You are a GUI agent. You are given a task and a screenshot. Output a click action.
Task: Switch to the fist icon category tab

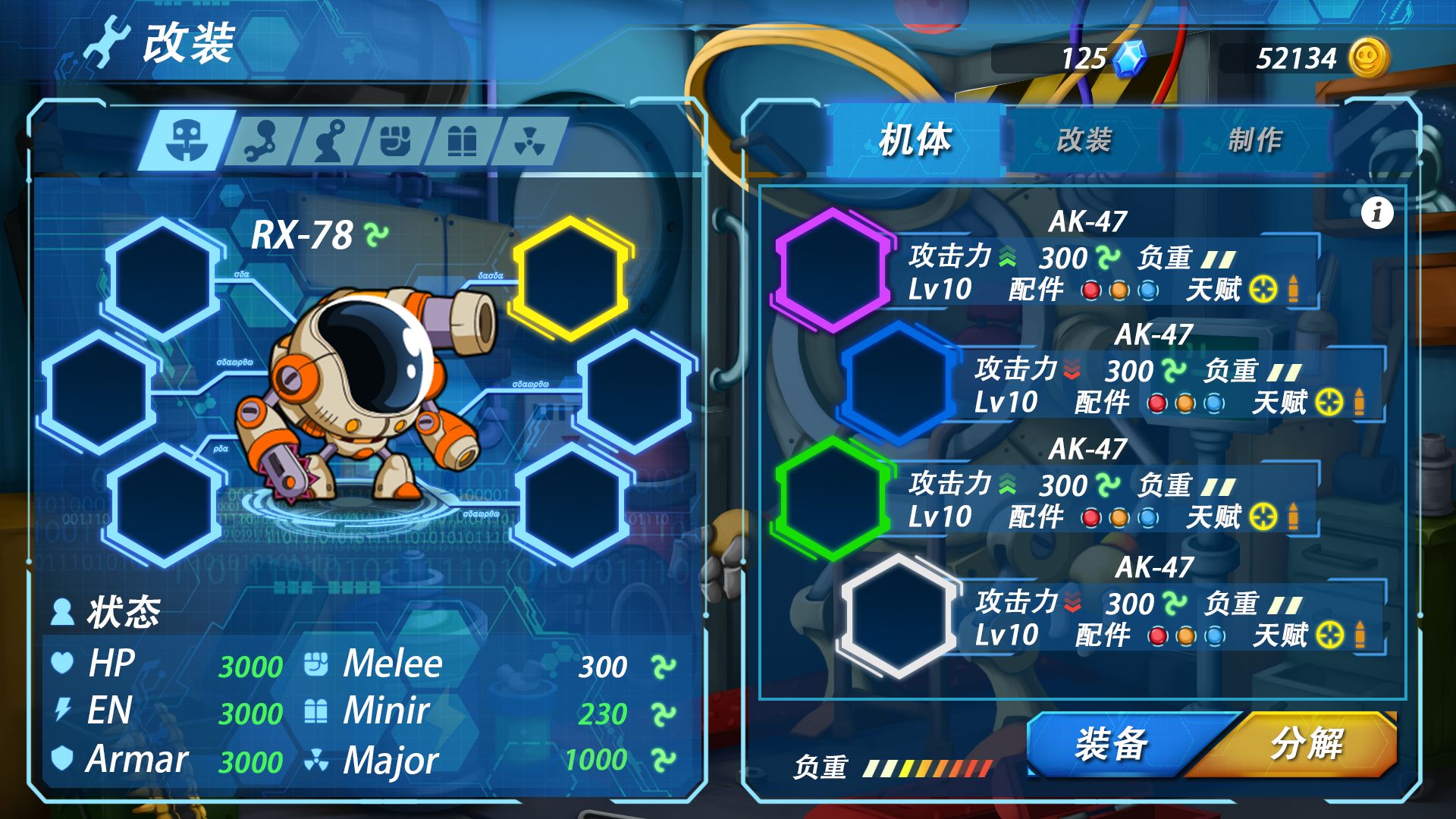[395, 141]
